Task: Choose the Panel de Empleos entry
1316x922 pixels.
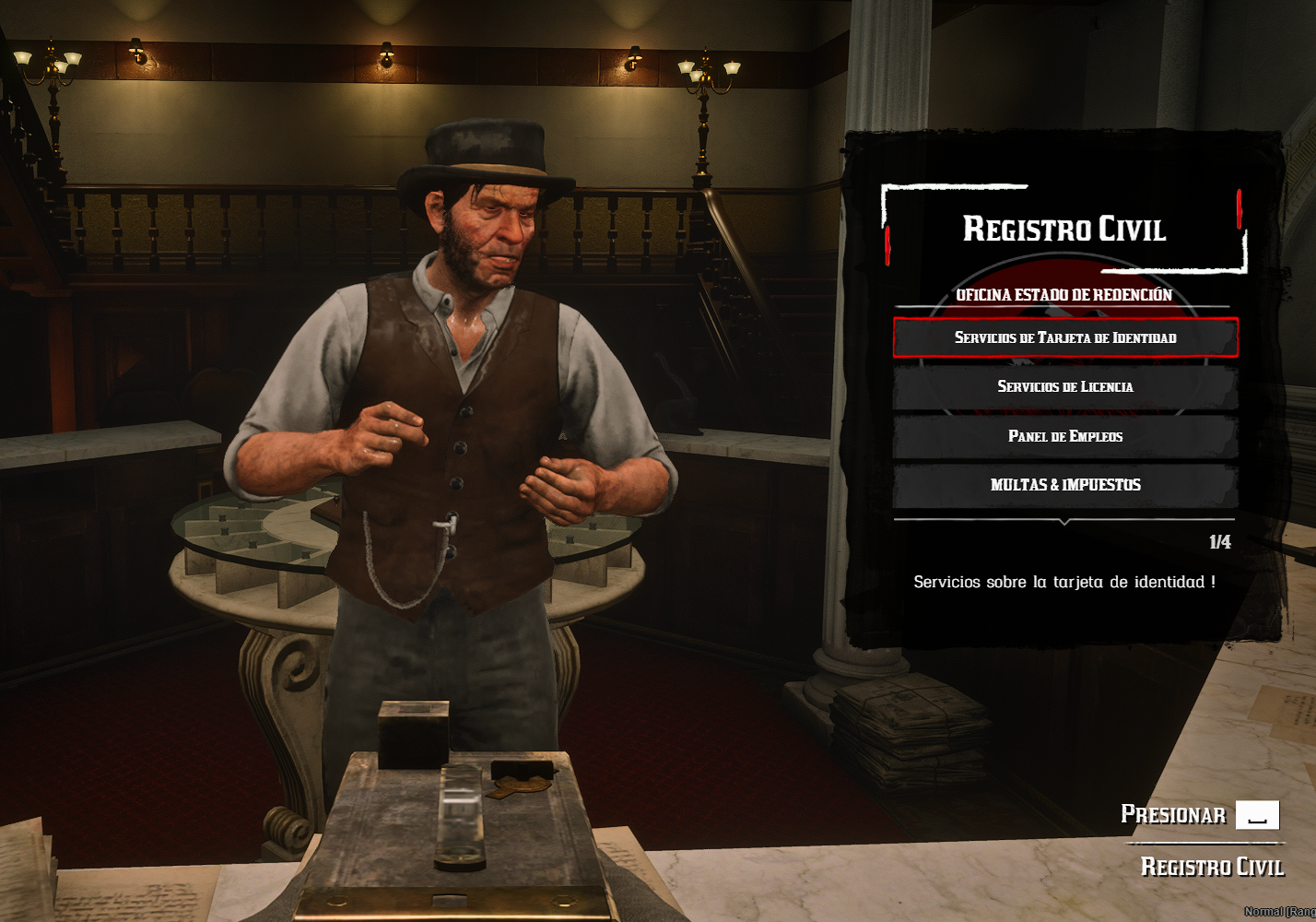Action: [1064, 436]
